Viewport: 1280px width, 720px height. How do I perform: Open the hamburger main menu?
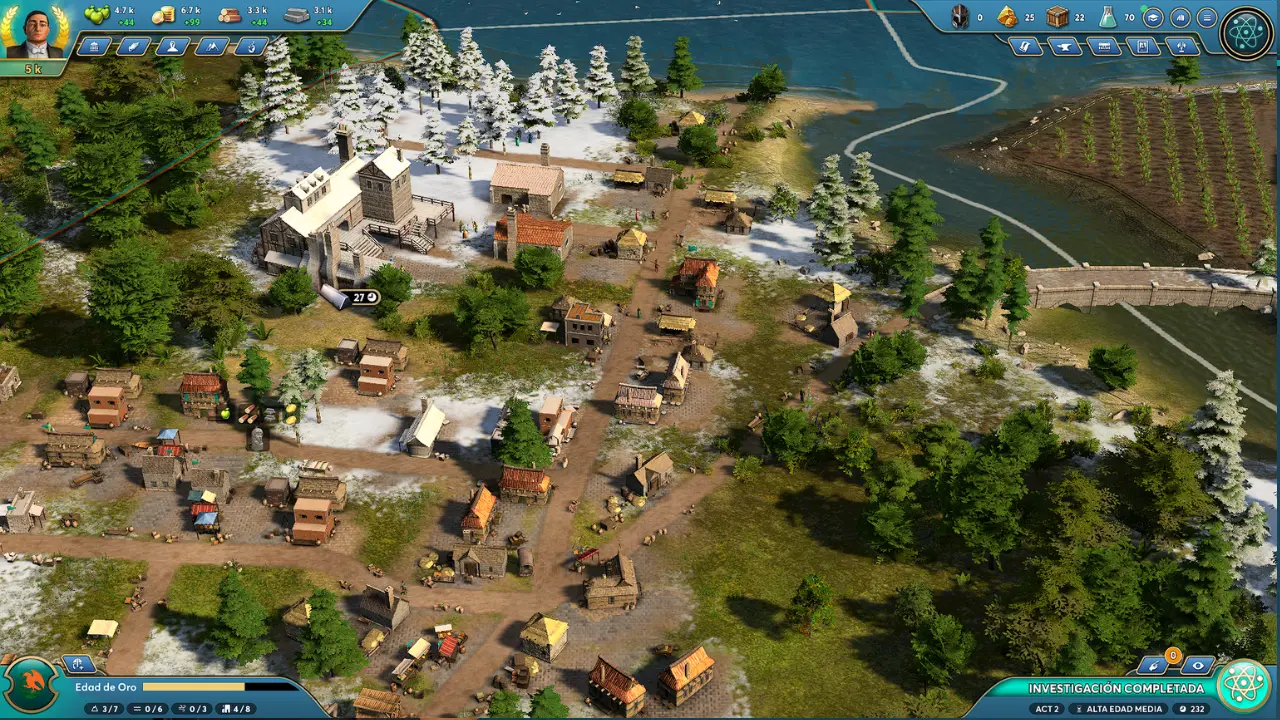[1207, 17]
